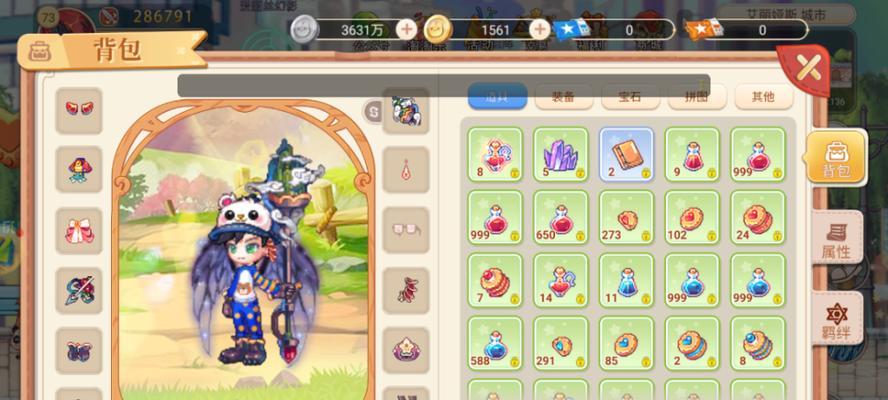Add more gold coins with plus button
Viewport: 888px width, 400px height.
point(539,30)
